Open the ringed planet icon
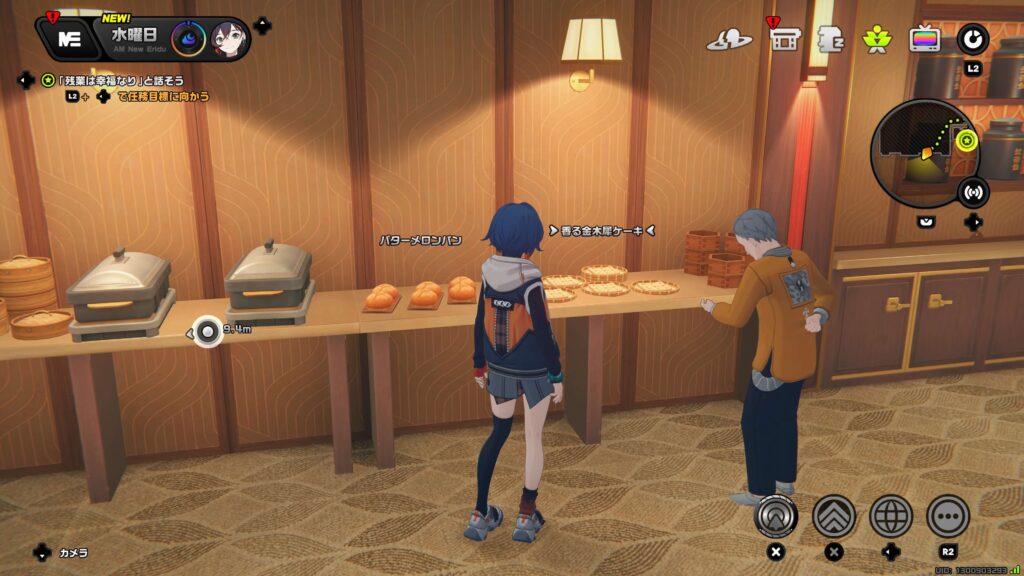 coord(729,40)
